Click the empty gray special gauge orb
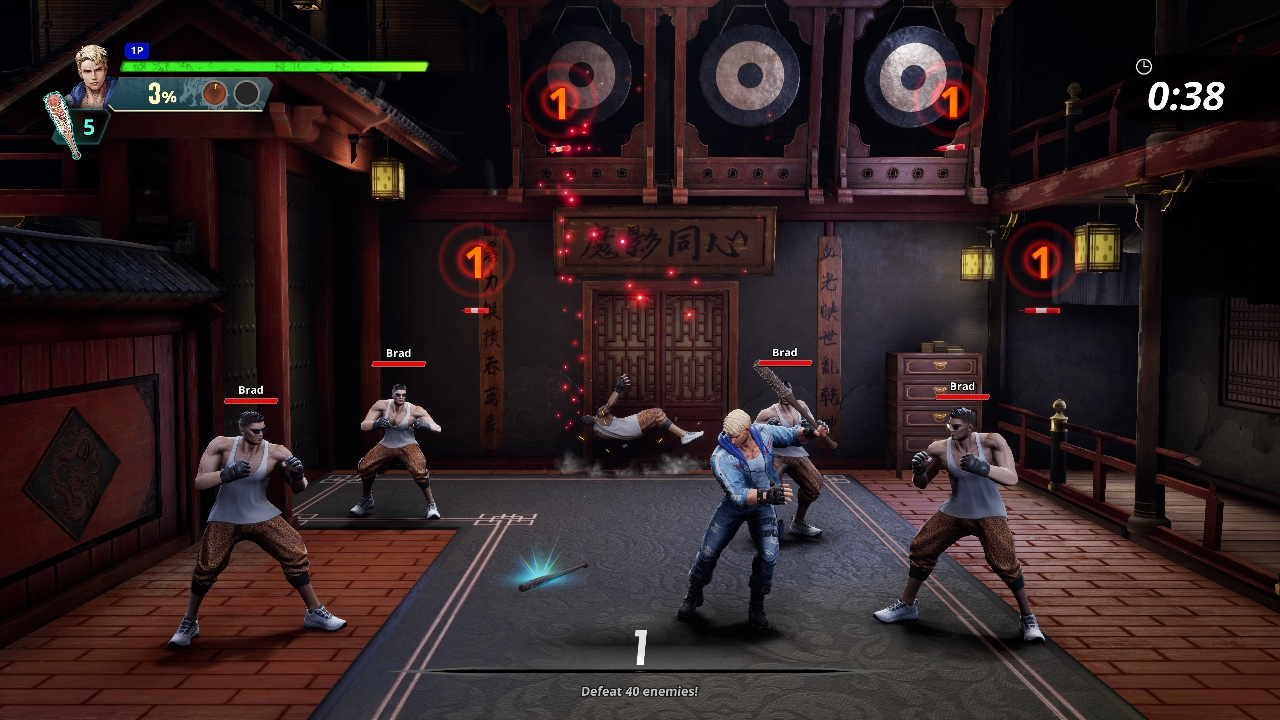 247,94
